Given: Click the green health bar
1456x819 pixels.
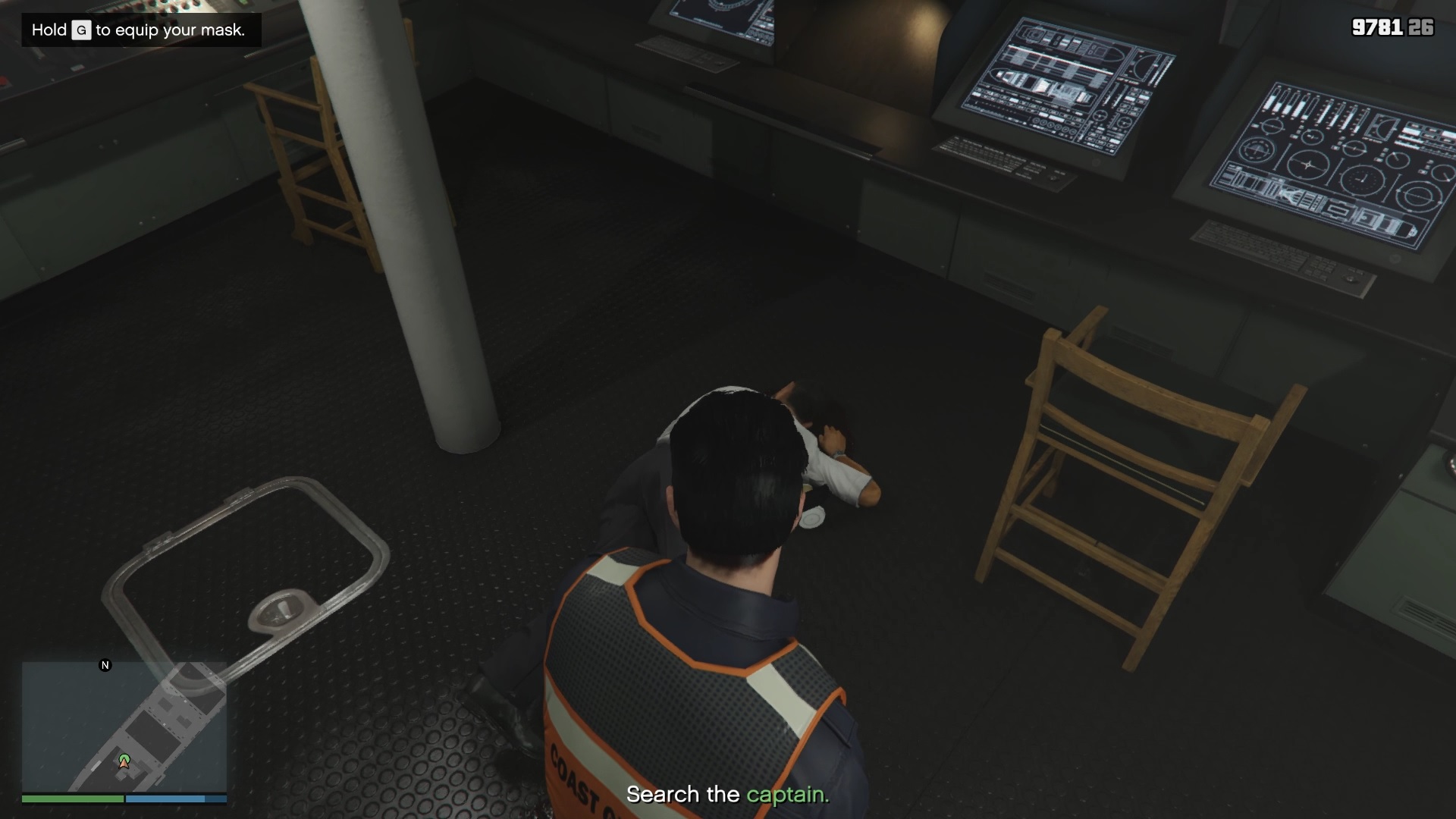Looking at the screenshot, I should coord(72,799).
